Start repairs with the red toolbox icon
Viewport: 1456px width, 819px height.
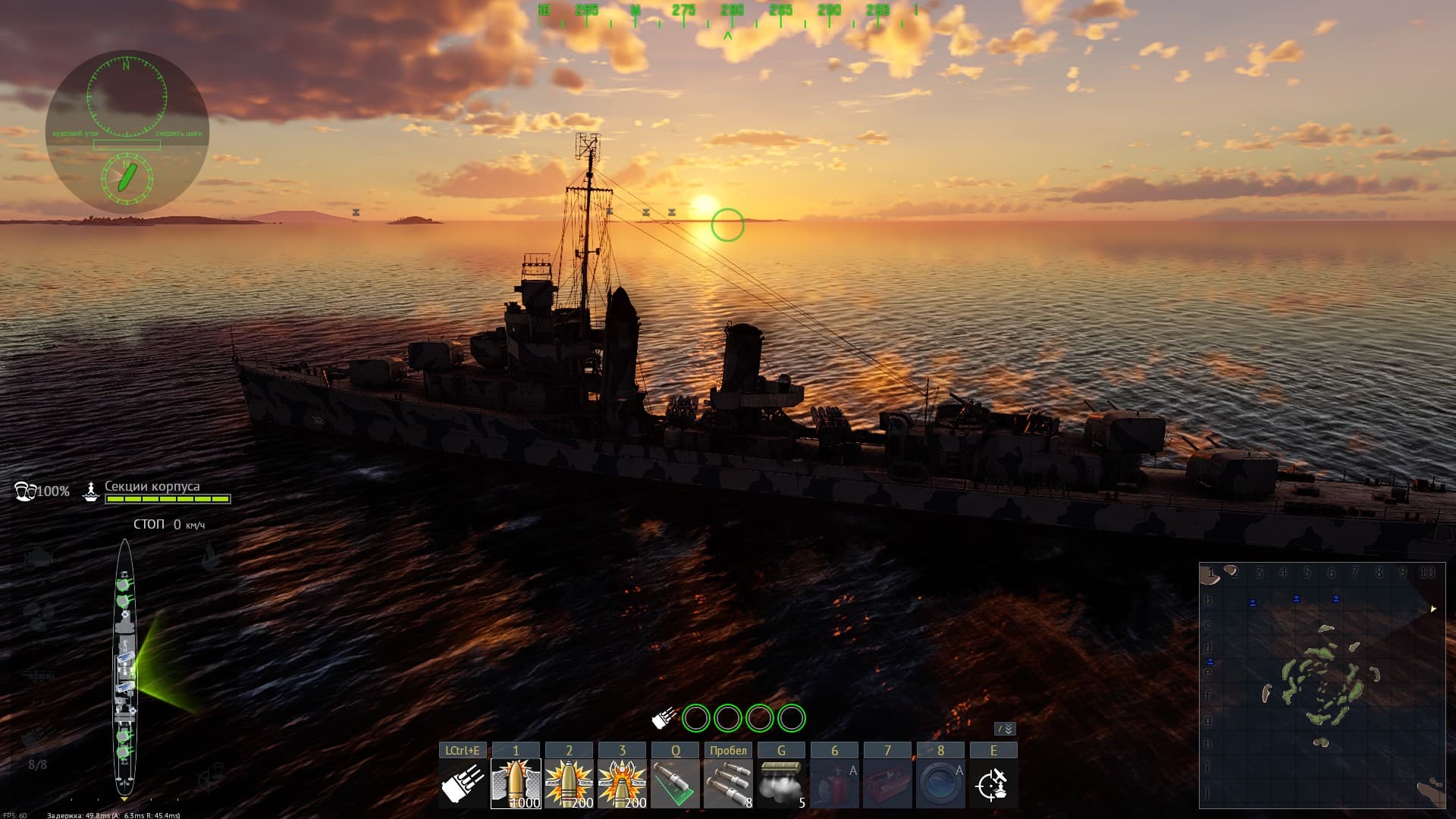(x=887, y=784)
